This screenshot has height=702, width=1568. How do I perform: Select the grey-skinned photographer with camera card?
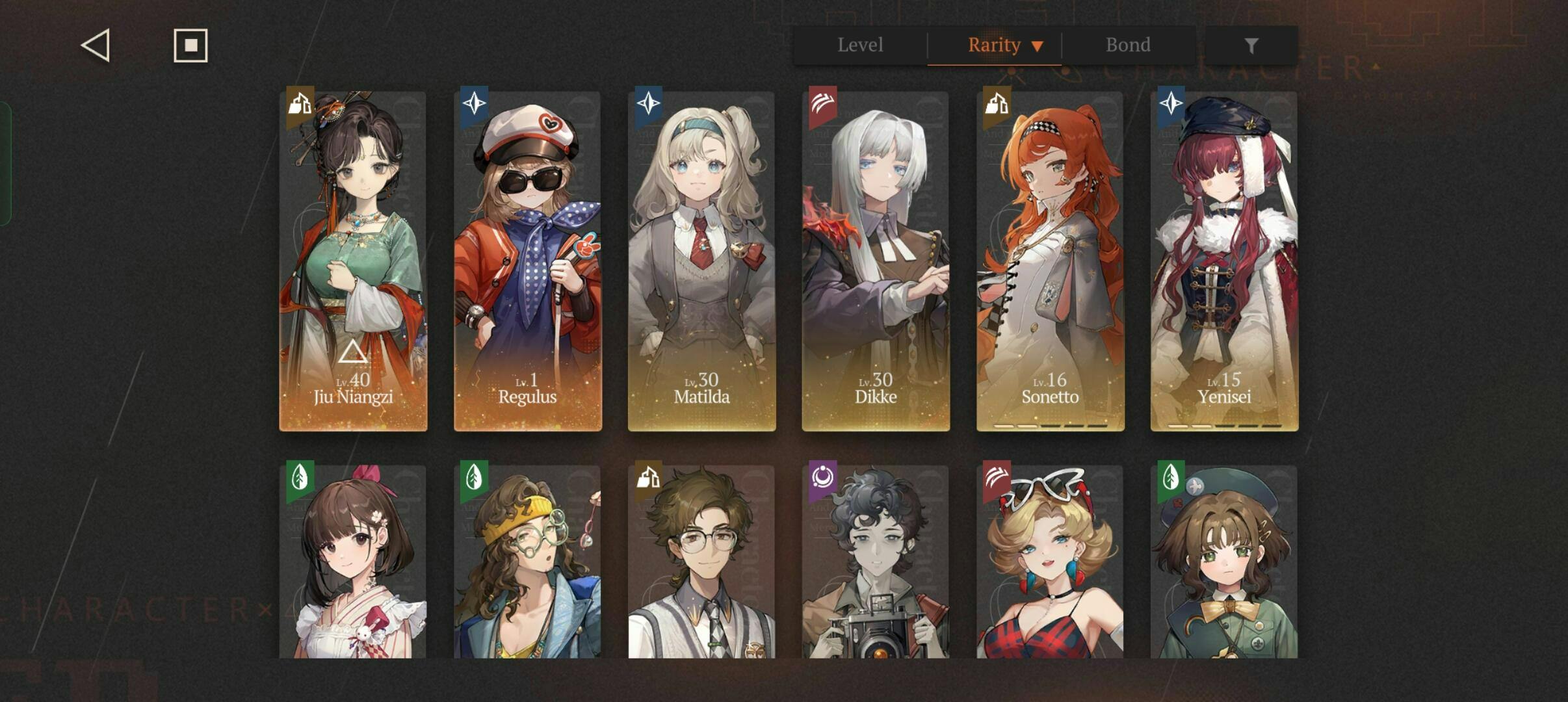(x=876, y=562)
